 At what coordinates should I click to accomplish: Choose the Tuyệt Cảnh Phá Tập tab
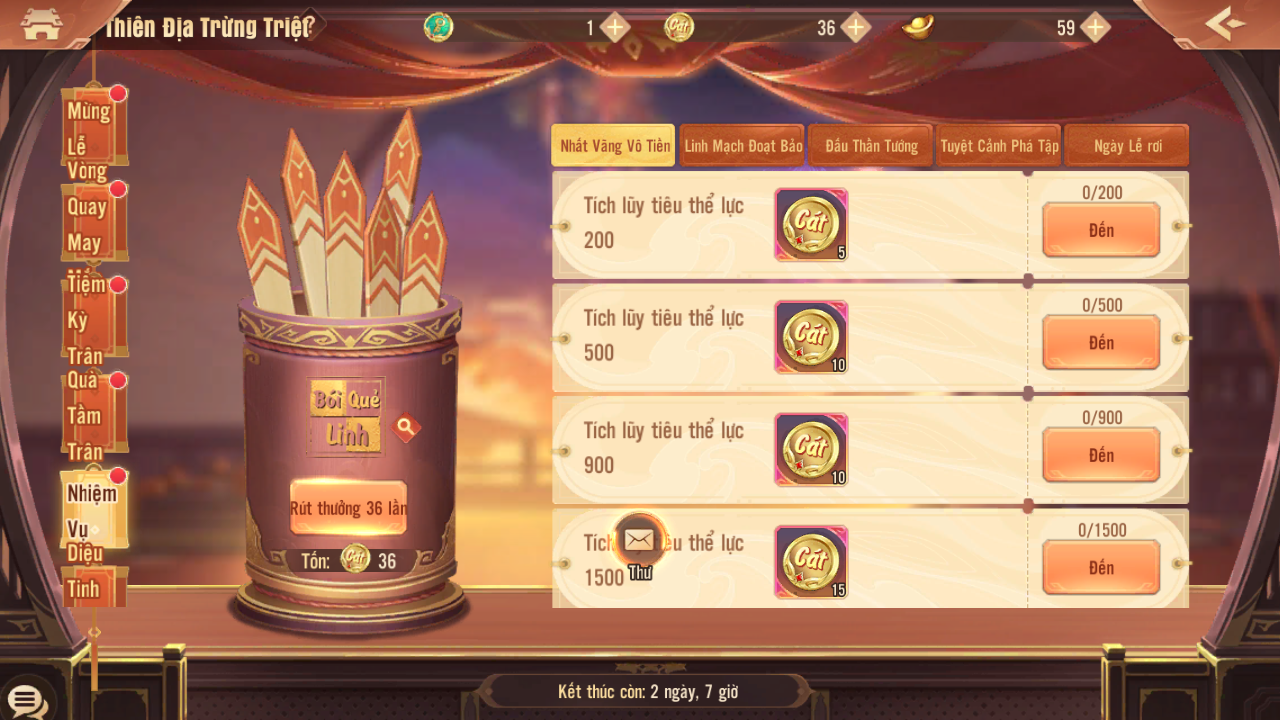[x=999, y=146]
